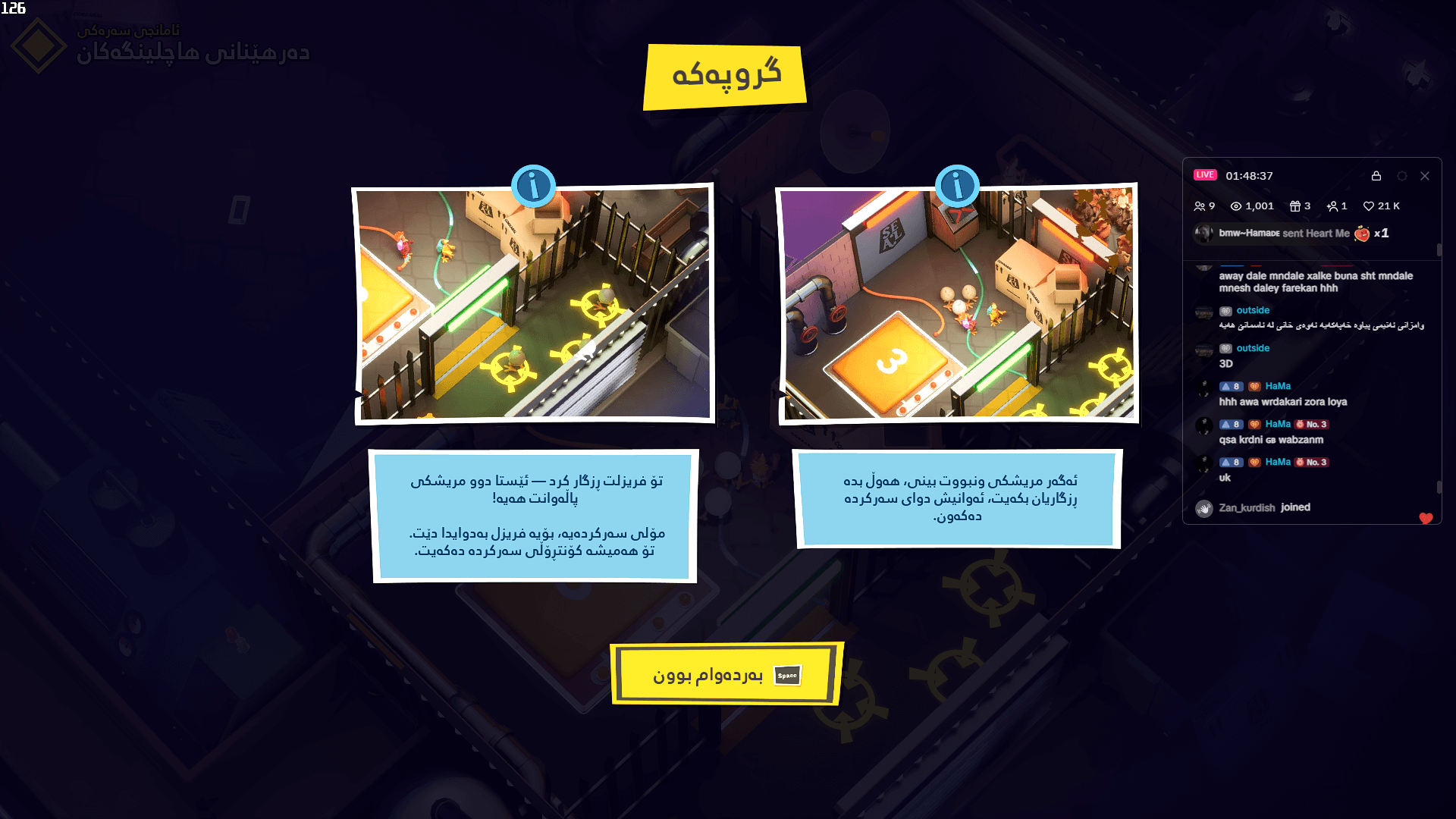Click the add-follower icon showing 1
1456x819 pixels.
pyautogui.click(x=1332, y=206)
